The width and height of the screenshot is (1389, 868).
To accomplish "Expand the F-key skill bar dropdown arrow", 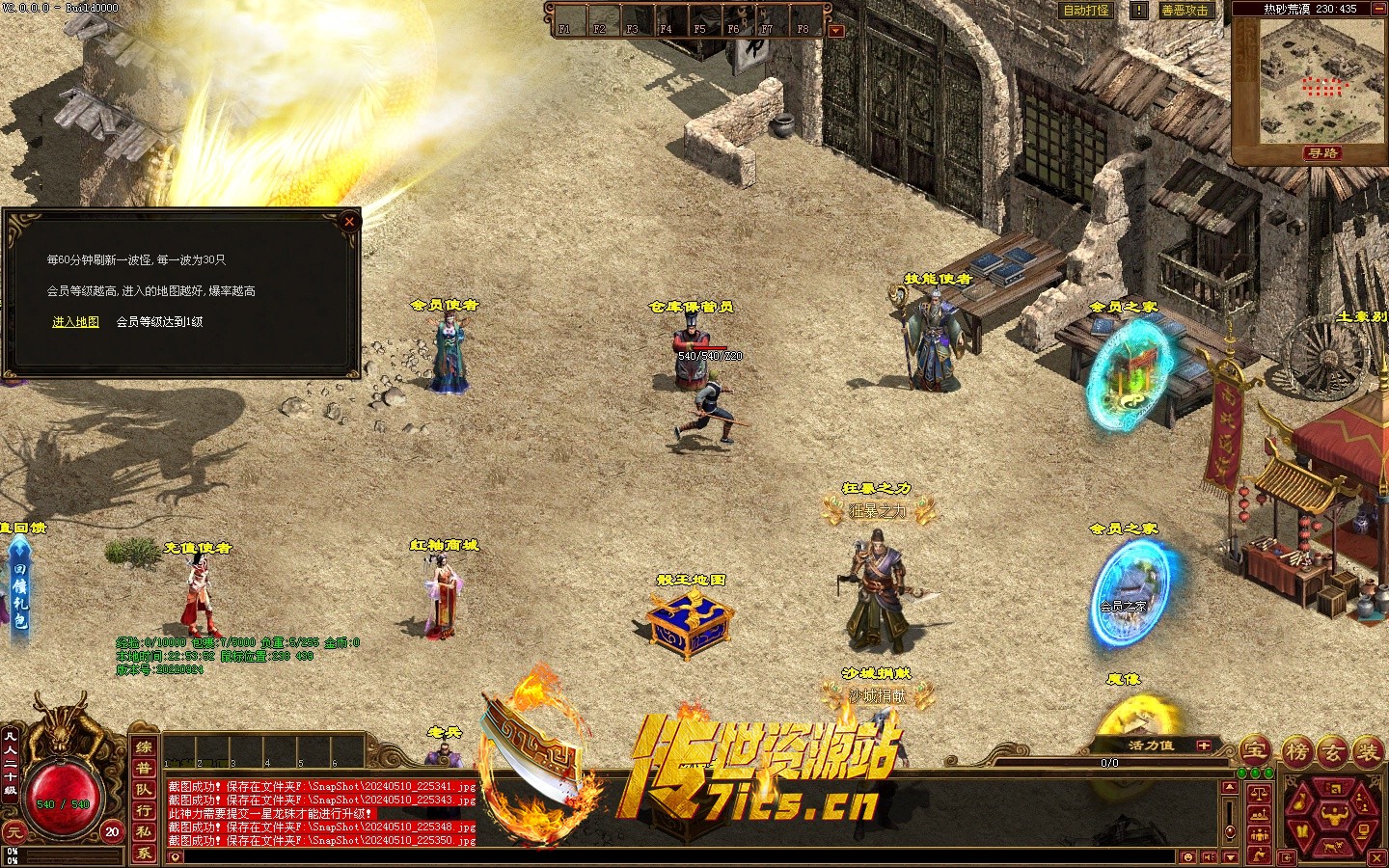I will [x=835, y=31].
